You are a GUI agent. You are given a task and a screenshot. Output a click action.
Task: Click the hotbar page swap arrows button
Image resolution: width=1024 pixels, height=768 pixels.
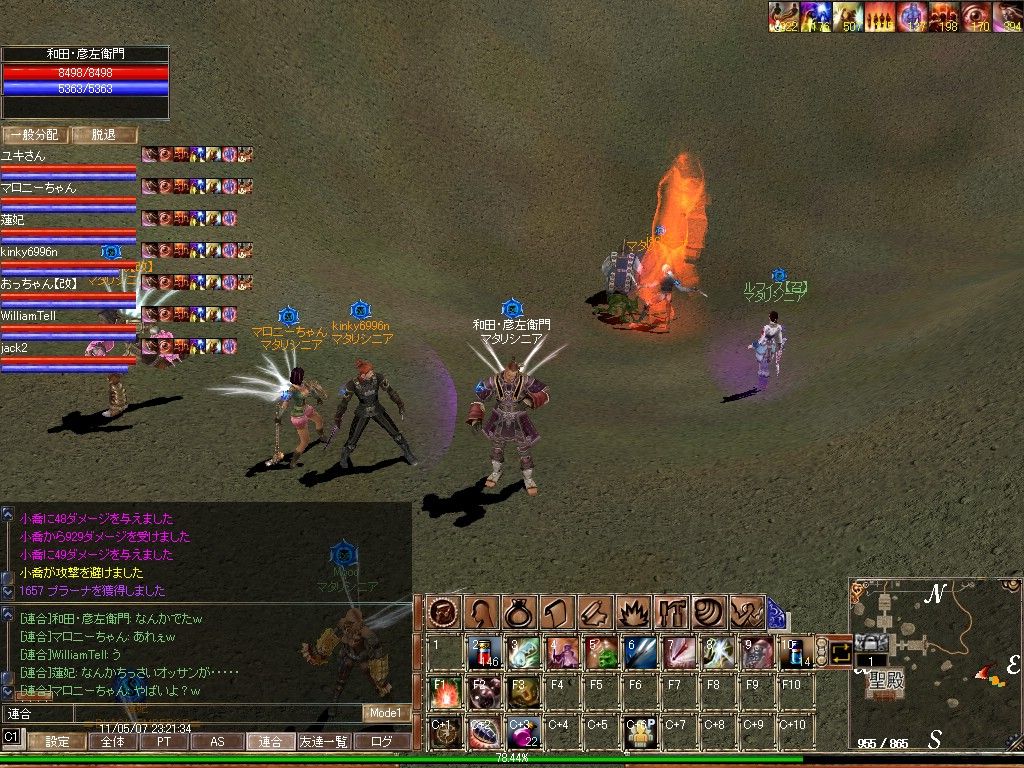839,652
